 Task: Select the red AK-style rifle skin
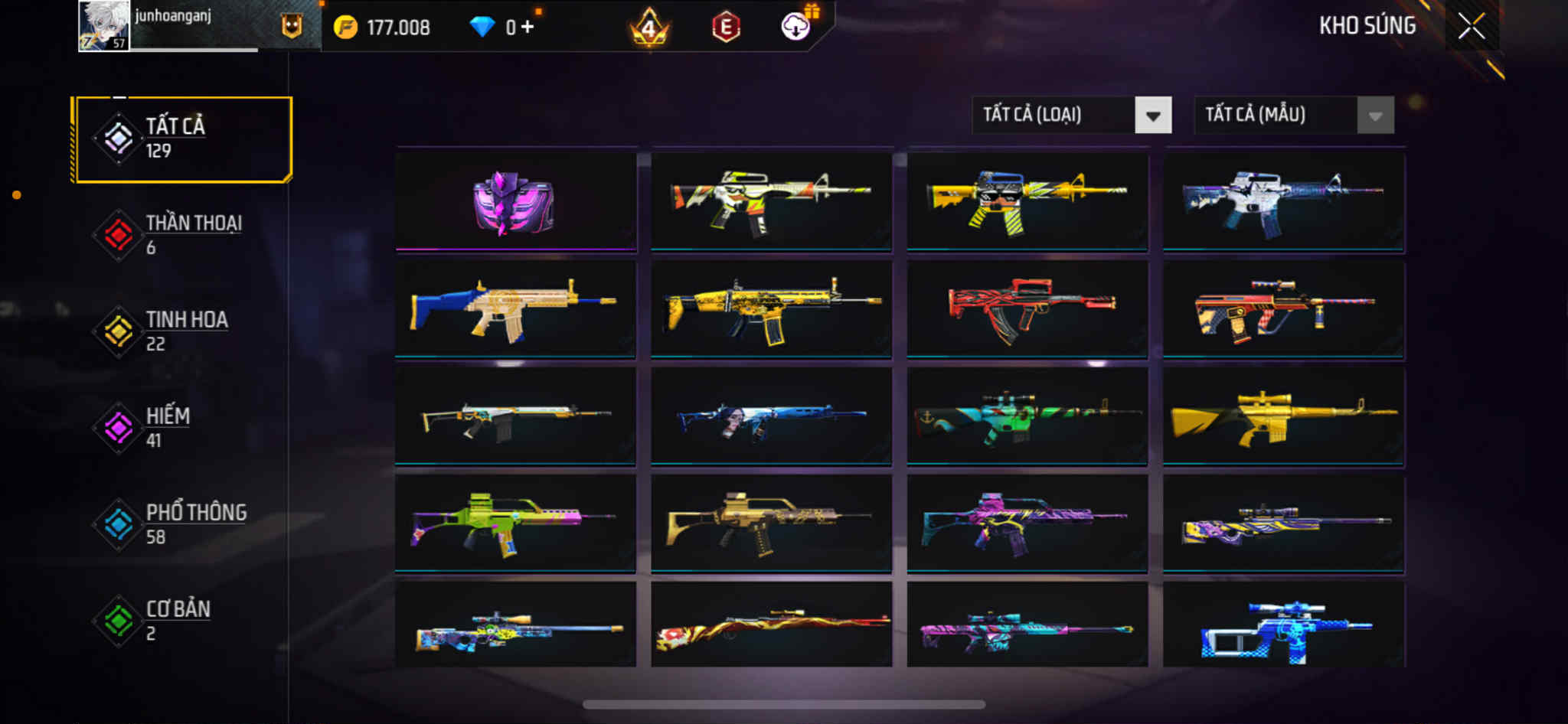1027,308
